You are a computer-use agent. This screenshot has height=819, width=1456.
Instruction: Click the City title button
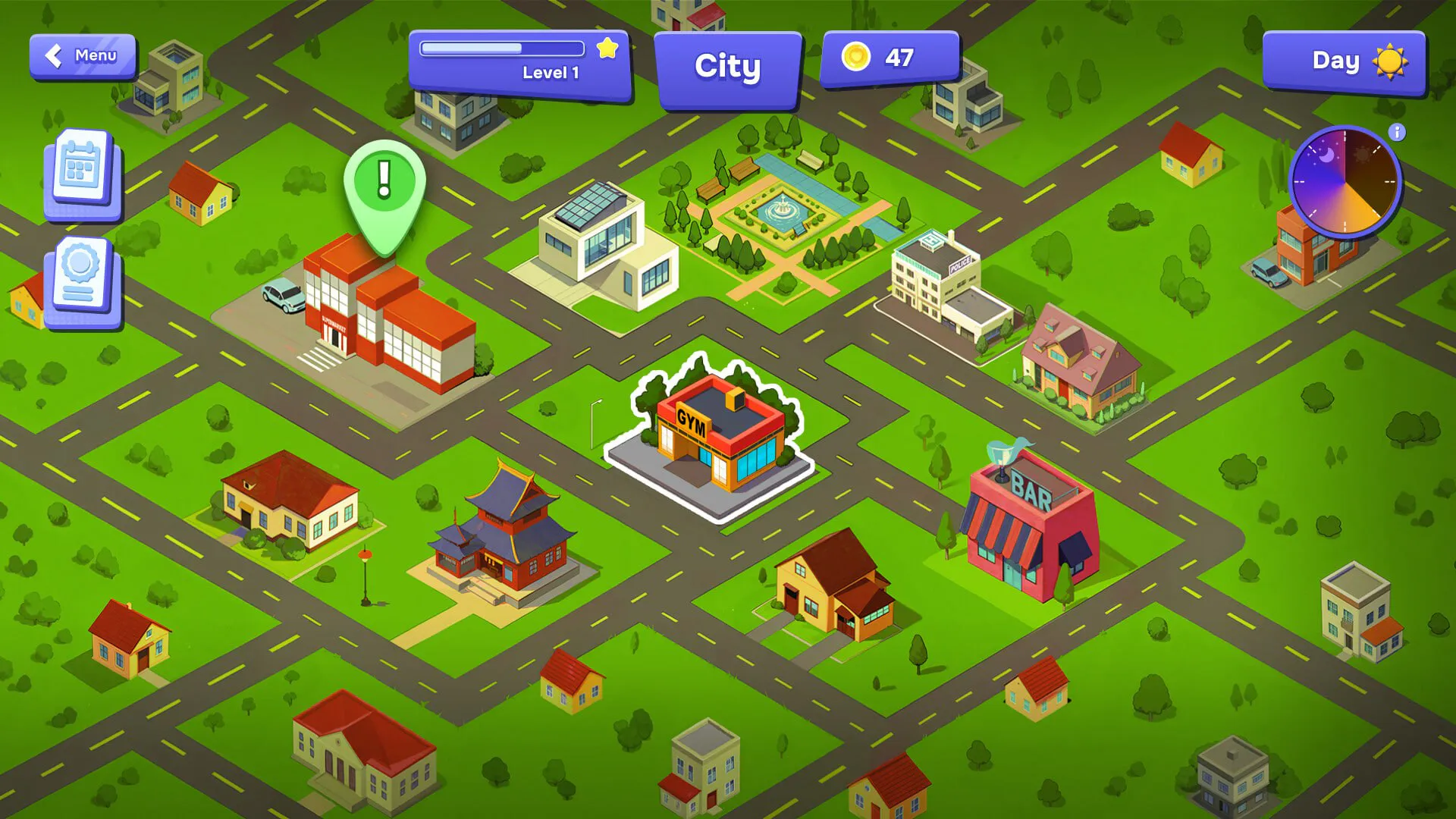pos(727,67)
